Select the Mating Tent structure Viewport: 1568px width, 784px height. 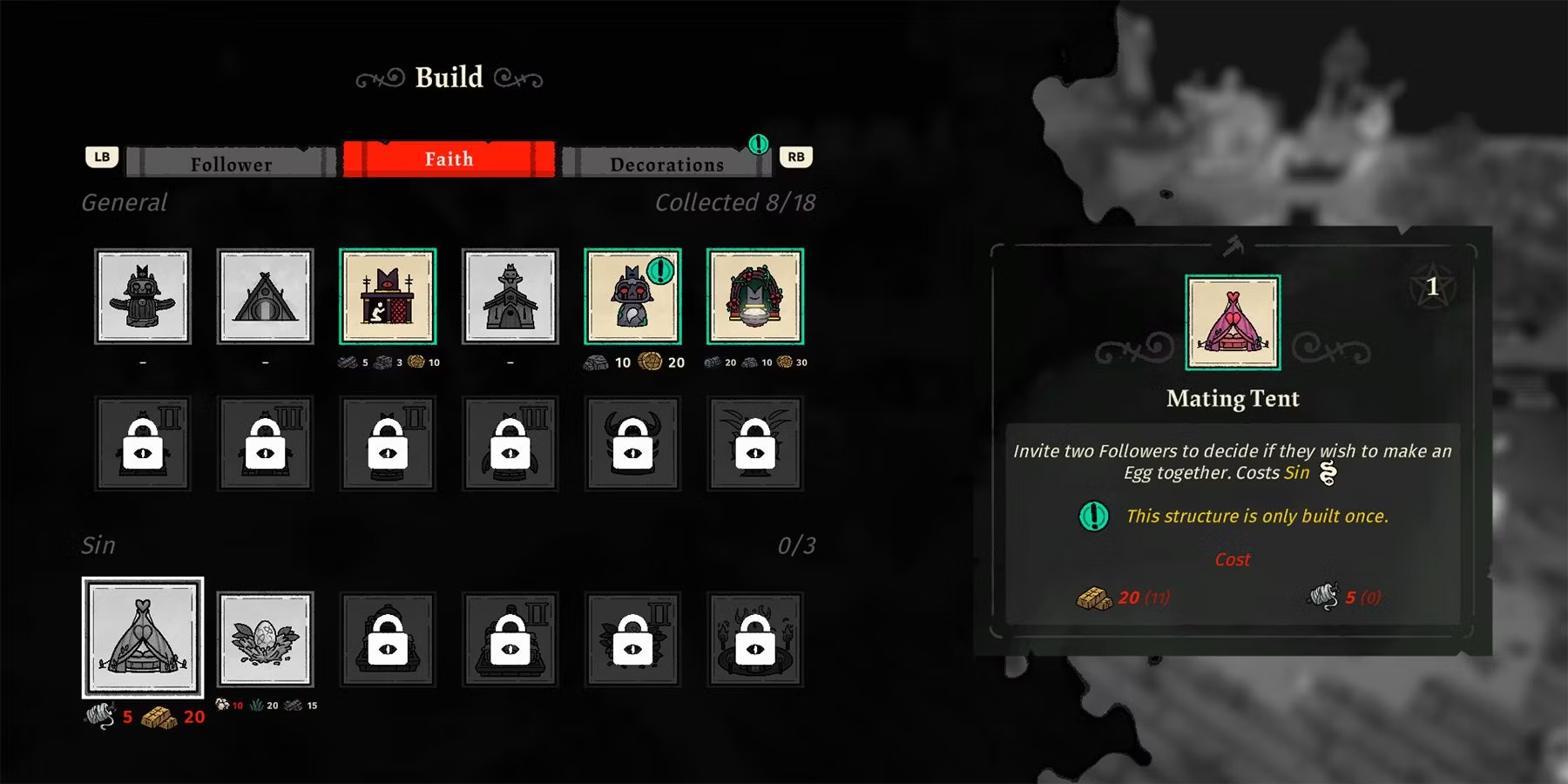click(x=143, y=638)
